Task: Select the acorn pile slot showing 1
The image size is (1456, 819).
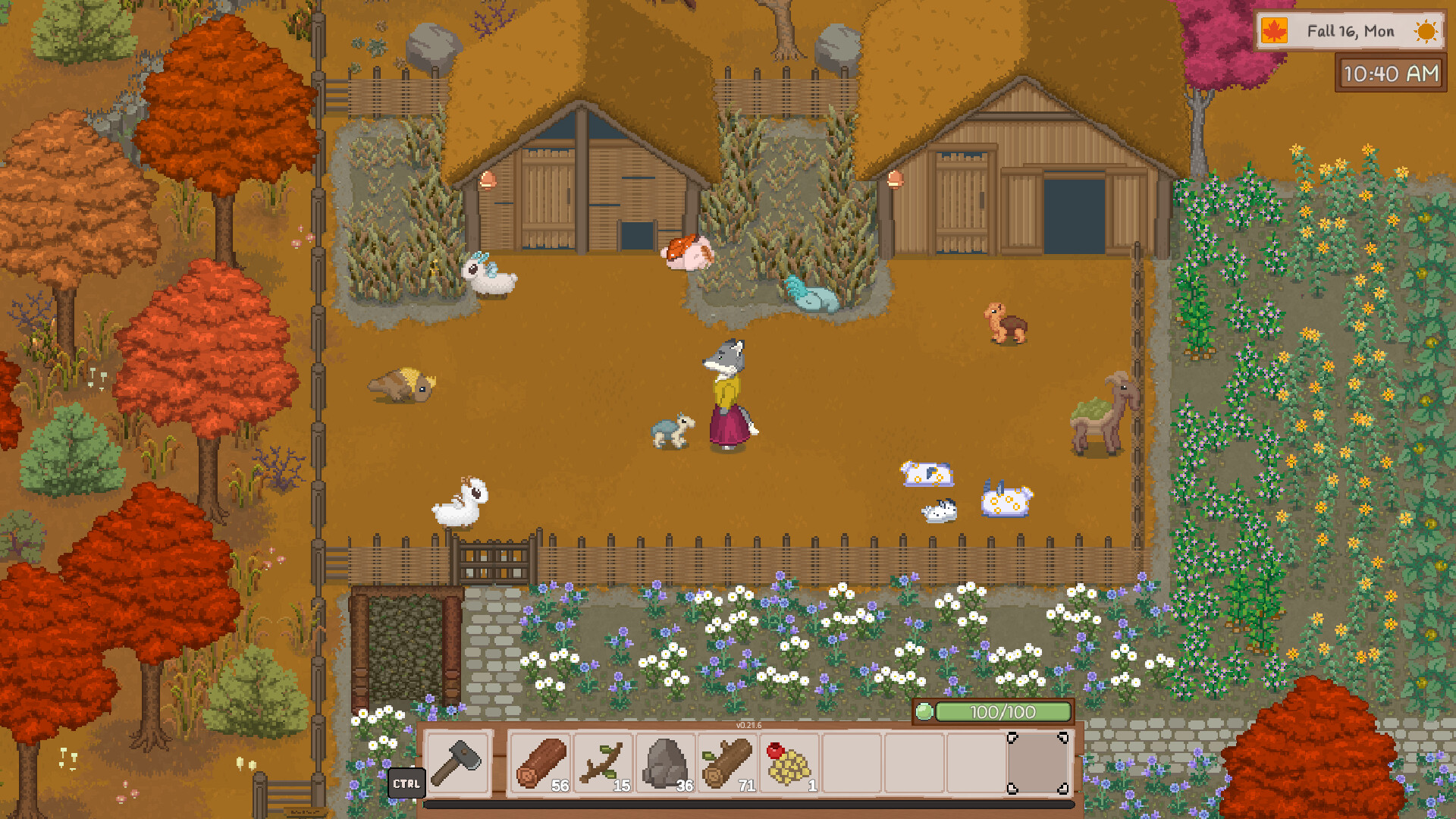Action: 789,764
